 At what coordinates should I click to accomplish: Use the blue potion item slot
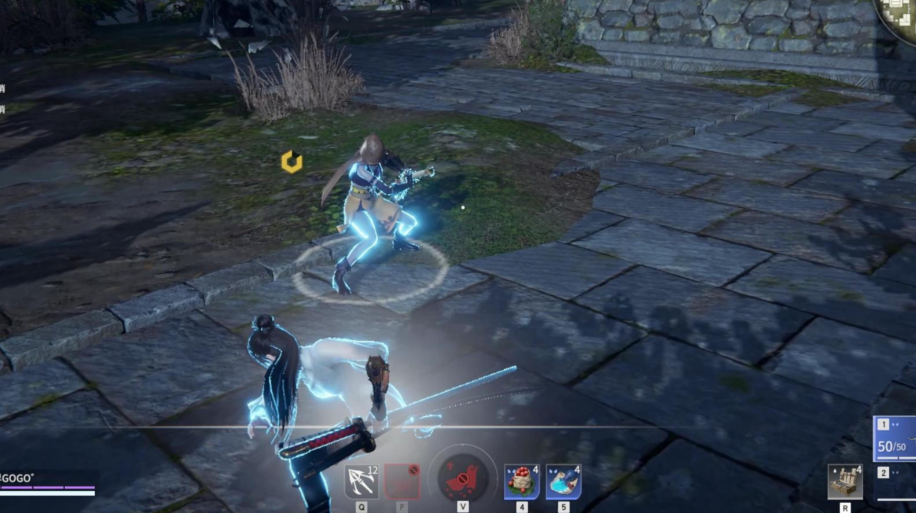coord(563,481)
